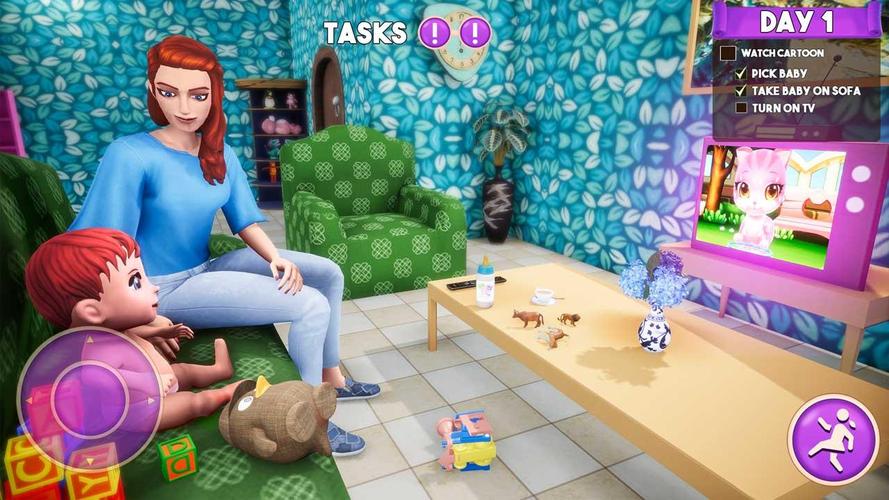Image resolution: width=889 pixels, height=500 pixels.
Task: Open the Day 1 task panel header
Action: (797, 21)
